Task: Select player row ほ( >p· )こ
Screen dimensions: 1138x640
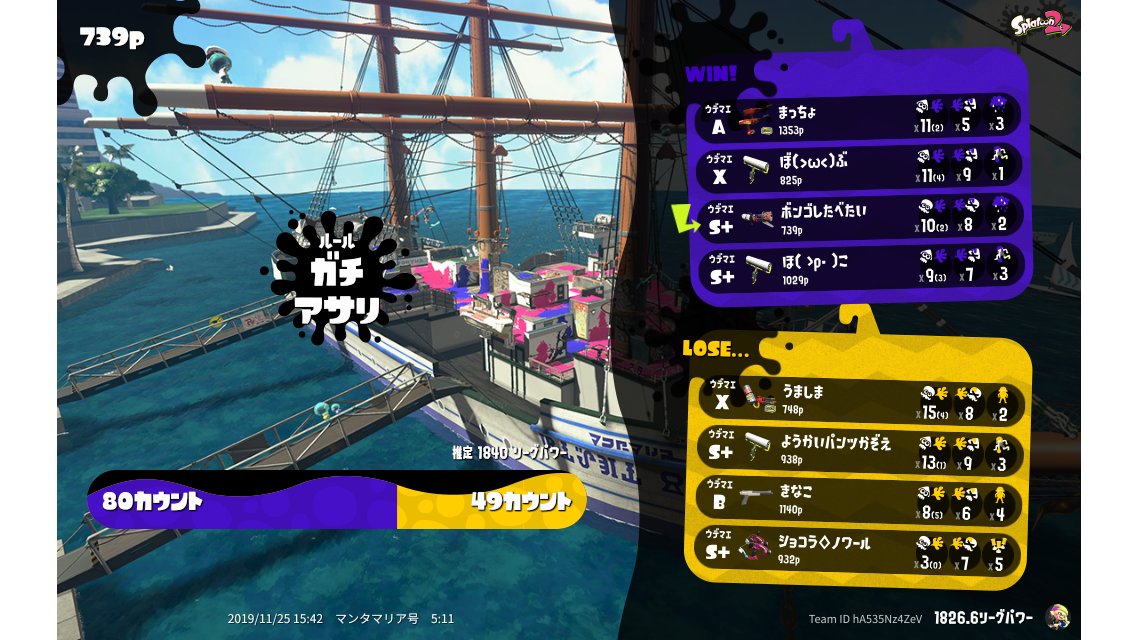Action: [860, 267]
